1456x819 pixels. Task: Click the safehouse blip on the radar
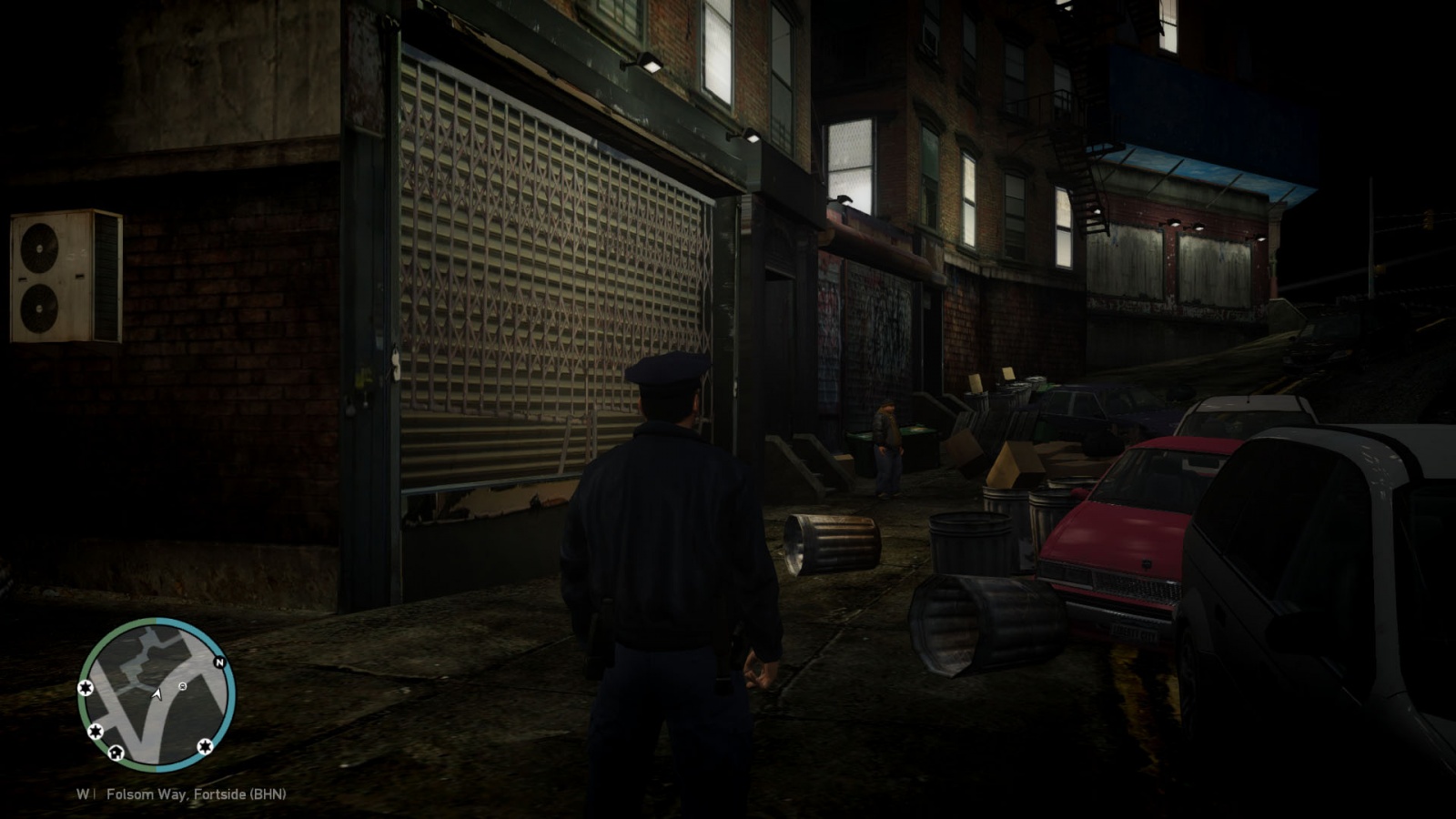[x=116, y=753]
